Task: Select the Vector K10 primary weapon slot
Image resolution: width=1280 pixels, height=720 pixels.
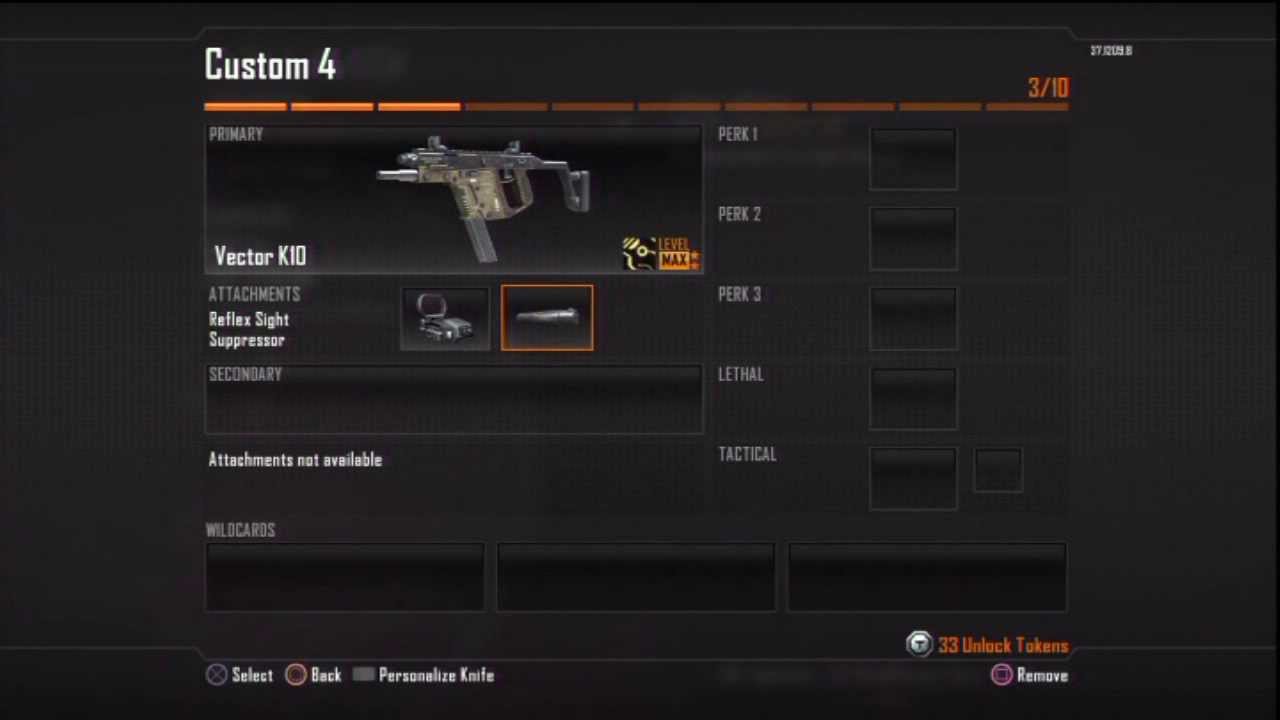Action: pos(453,200)
